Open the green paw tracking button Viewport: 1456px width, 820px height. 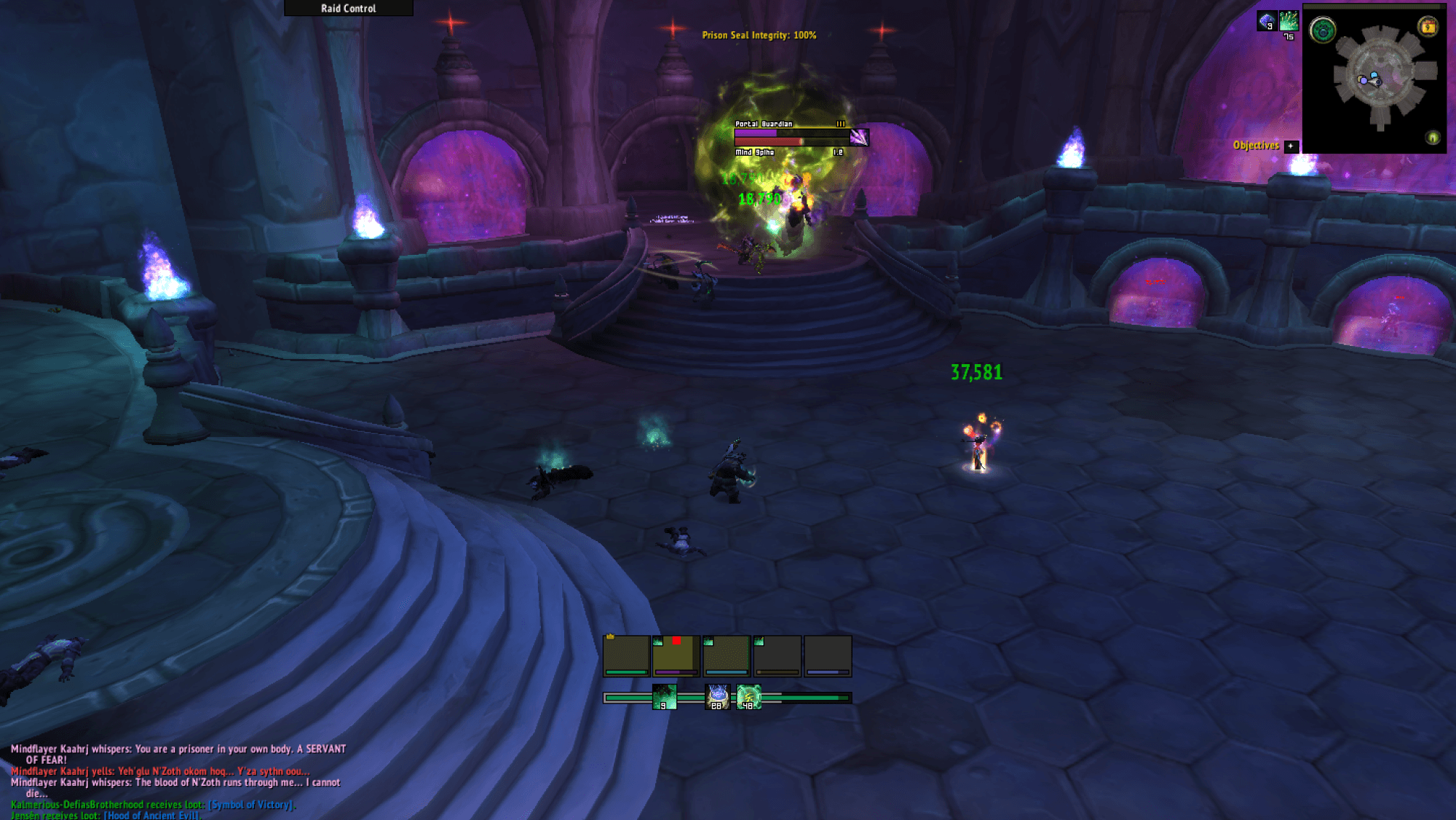(1322, 31)
